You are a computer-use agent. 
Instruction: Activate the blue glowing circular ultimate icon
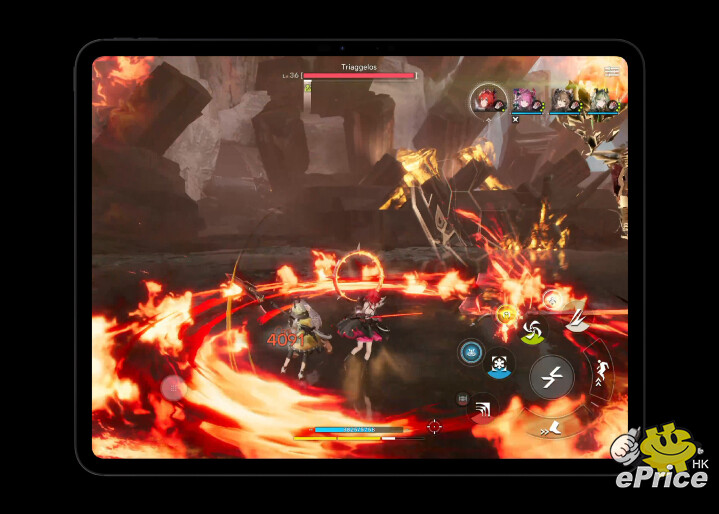click(470, 351)
